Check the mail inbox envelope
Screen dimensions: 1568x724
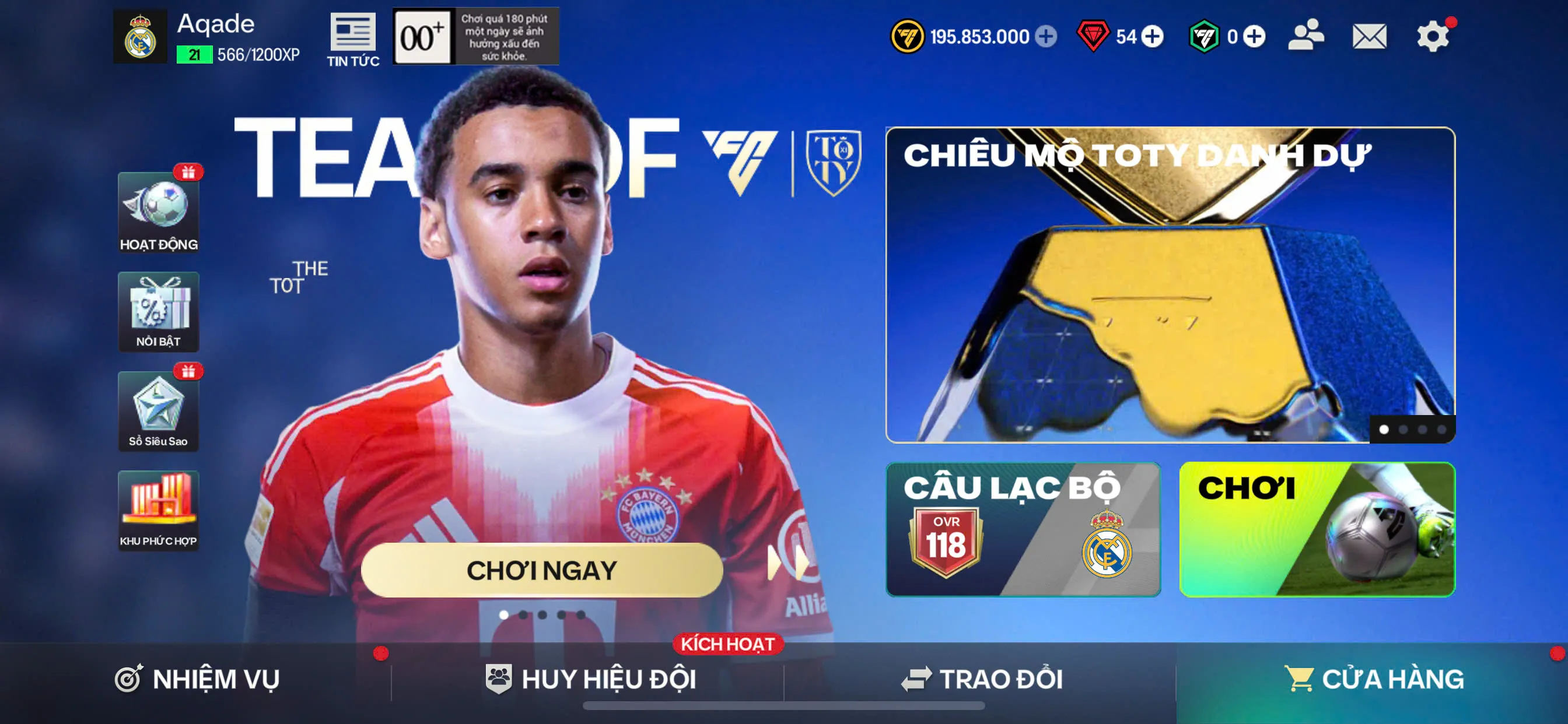coord(1369,37)
